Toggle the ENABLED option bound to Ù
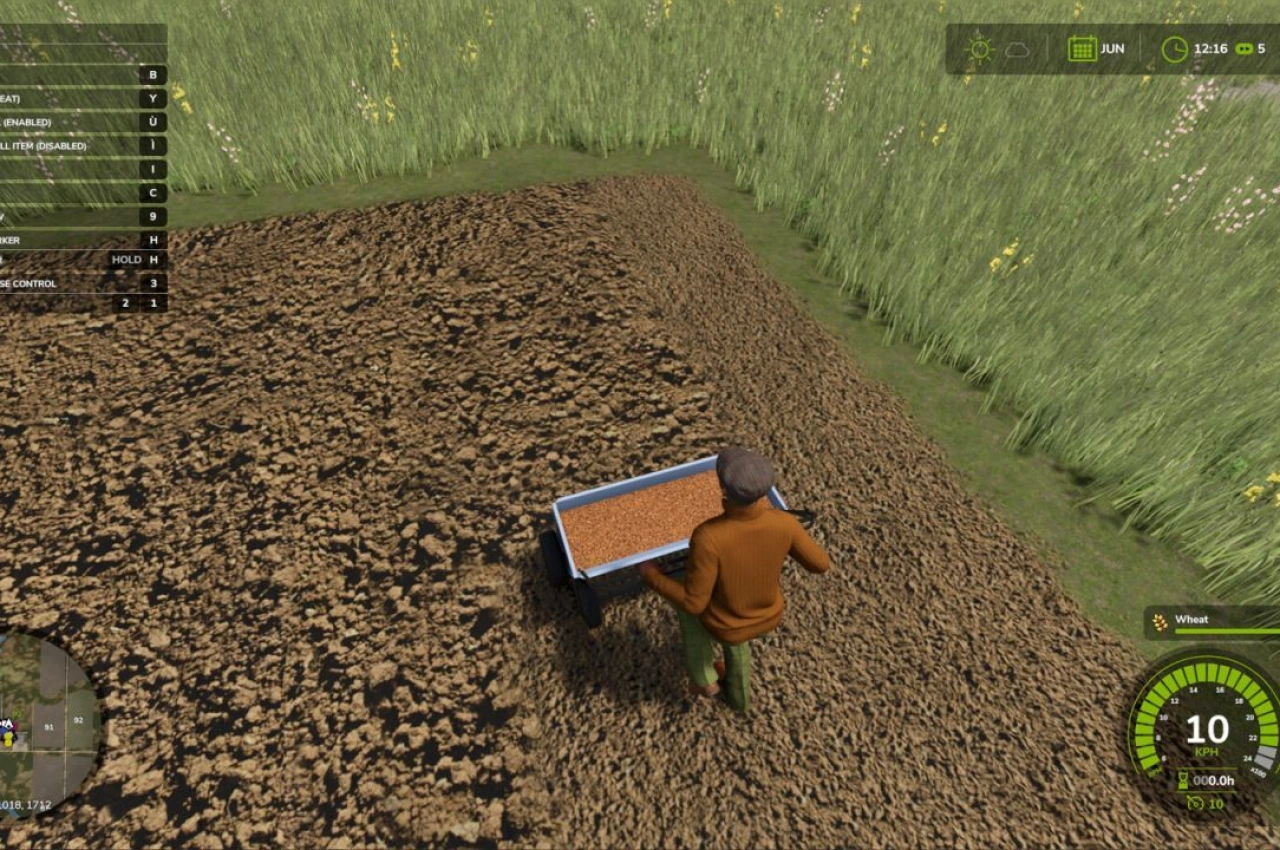The height and width of the screenshot is (850, 1280). (x=150, y=120)
